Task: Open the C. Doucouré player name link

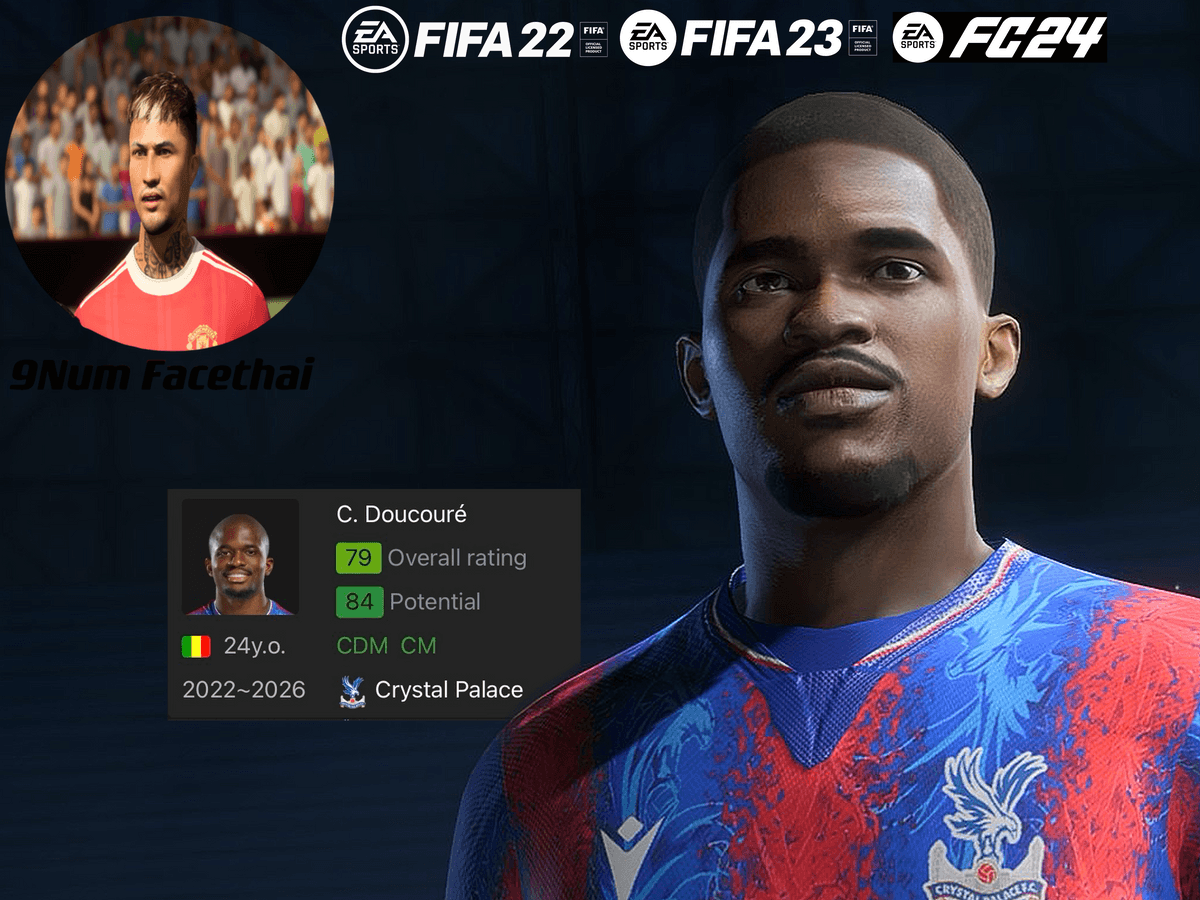Action: pyautogui.click(x=402, y=515)
